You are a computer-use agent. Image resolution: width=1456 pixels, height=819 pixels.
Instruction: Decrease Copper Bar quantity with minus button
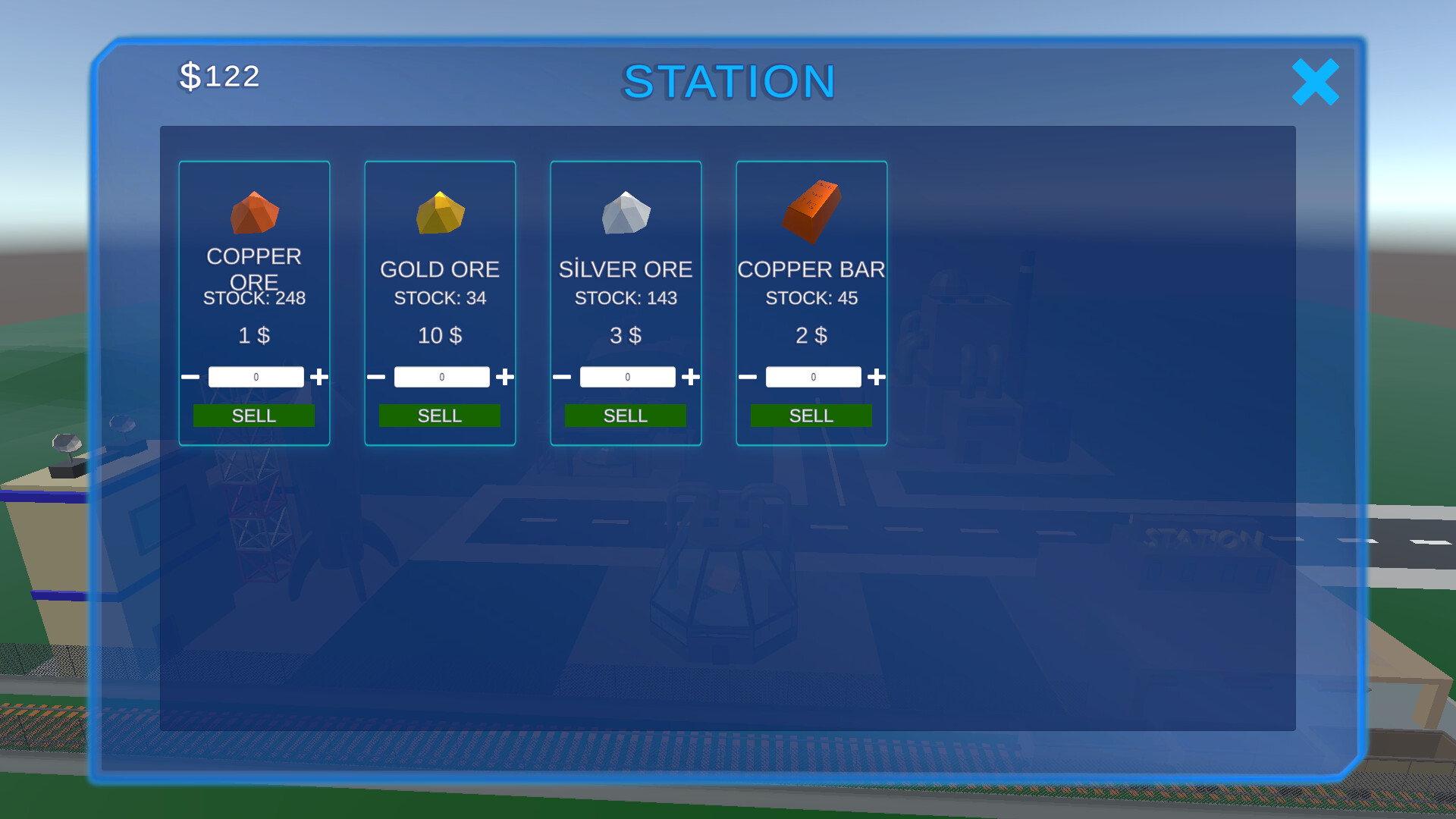[x=748, y=376]
